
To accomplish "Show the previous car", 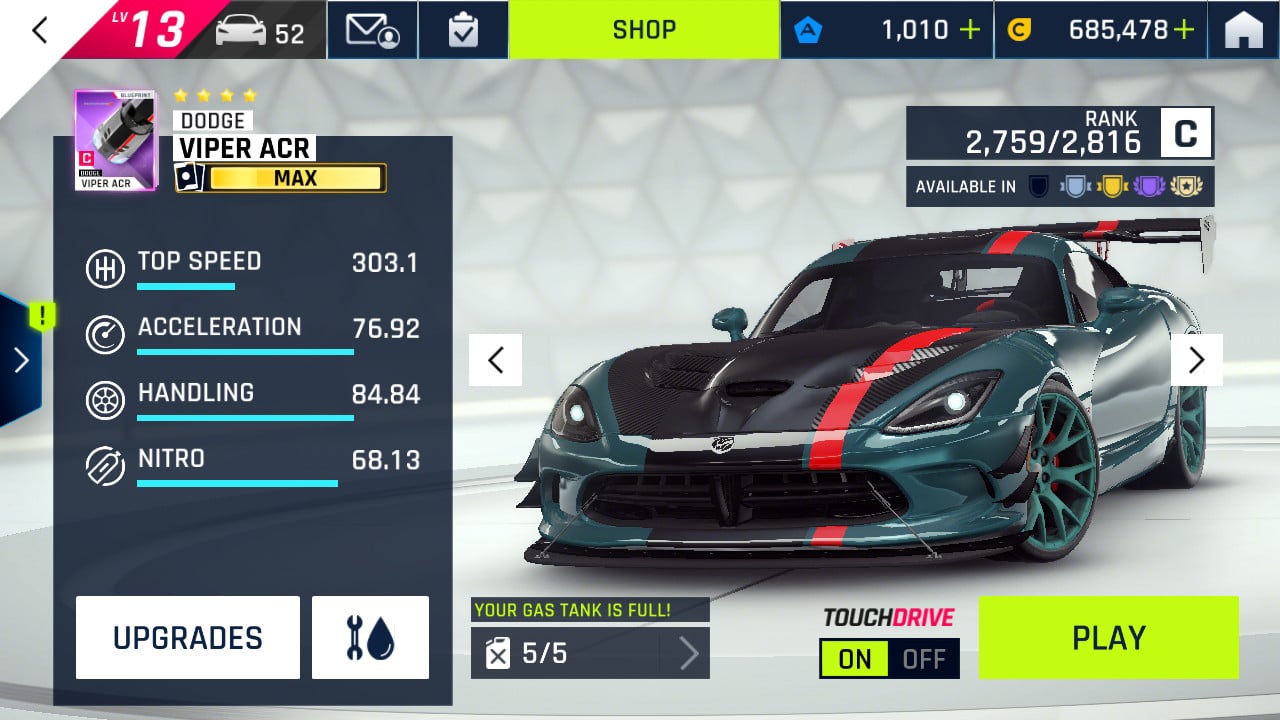I will point(495,360).
